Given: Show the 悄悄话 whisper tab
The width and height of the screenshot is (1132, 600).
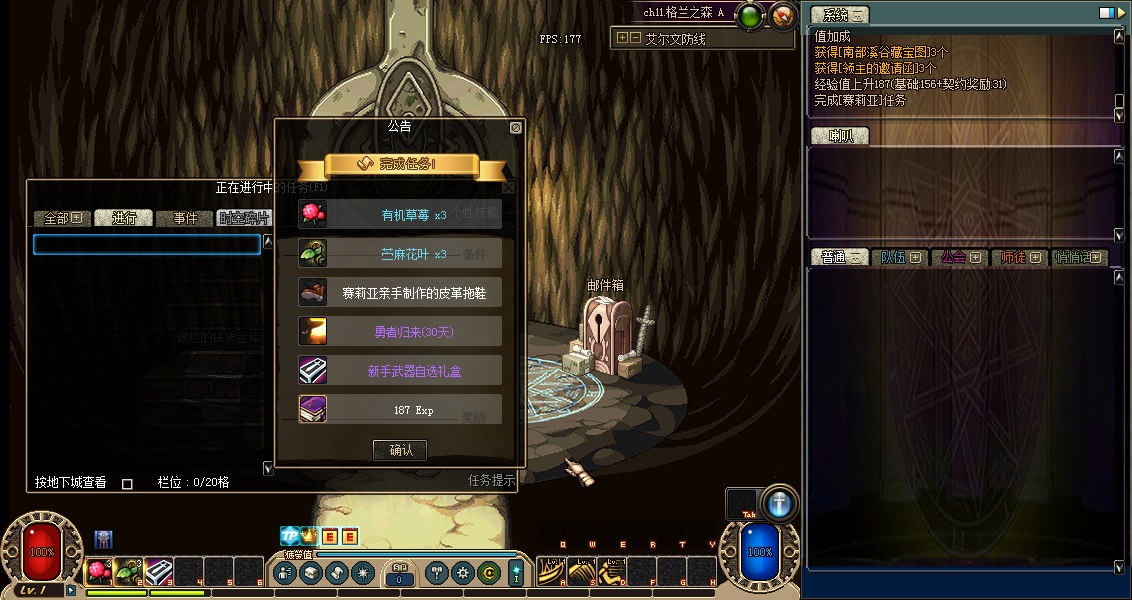Looking at the screenshot, I should pos(1079,257).
